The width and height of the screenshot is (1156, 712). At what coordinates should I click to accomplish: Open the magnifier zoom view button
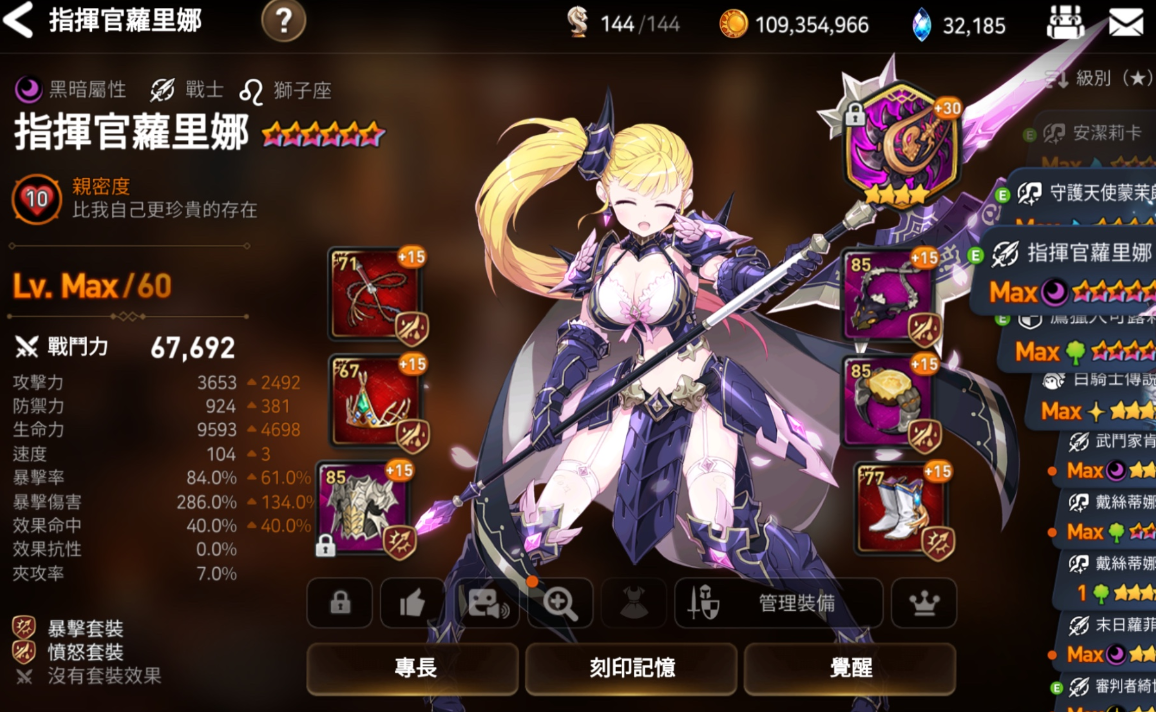click(x=560, y=603)
